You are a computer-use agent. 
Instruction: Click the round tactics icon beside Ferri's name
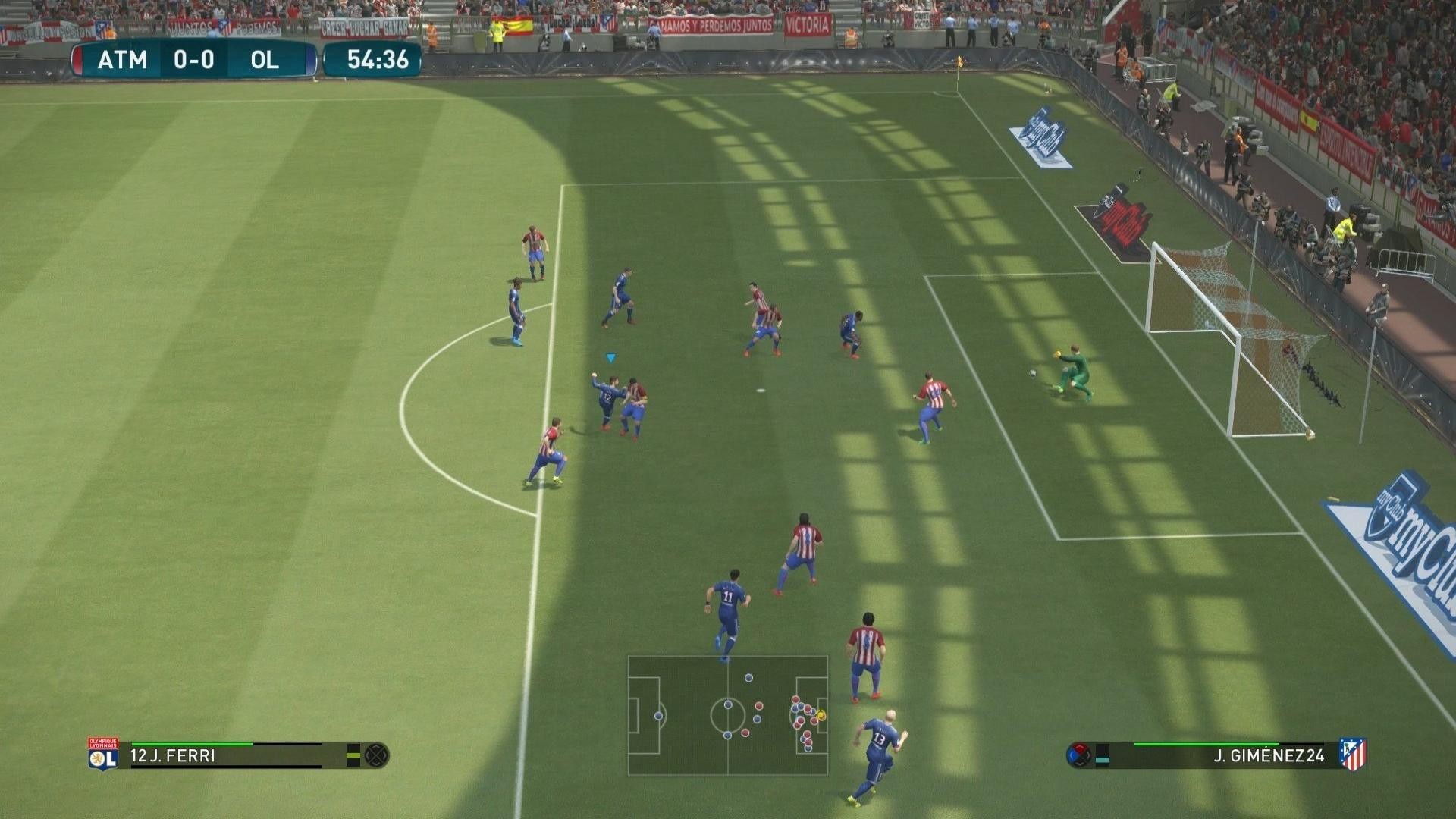377,755
